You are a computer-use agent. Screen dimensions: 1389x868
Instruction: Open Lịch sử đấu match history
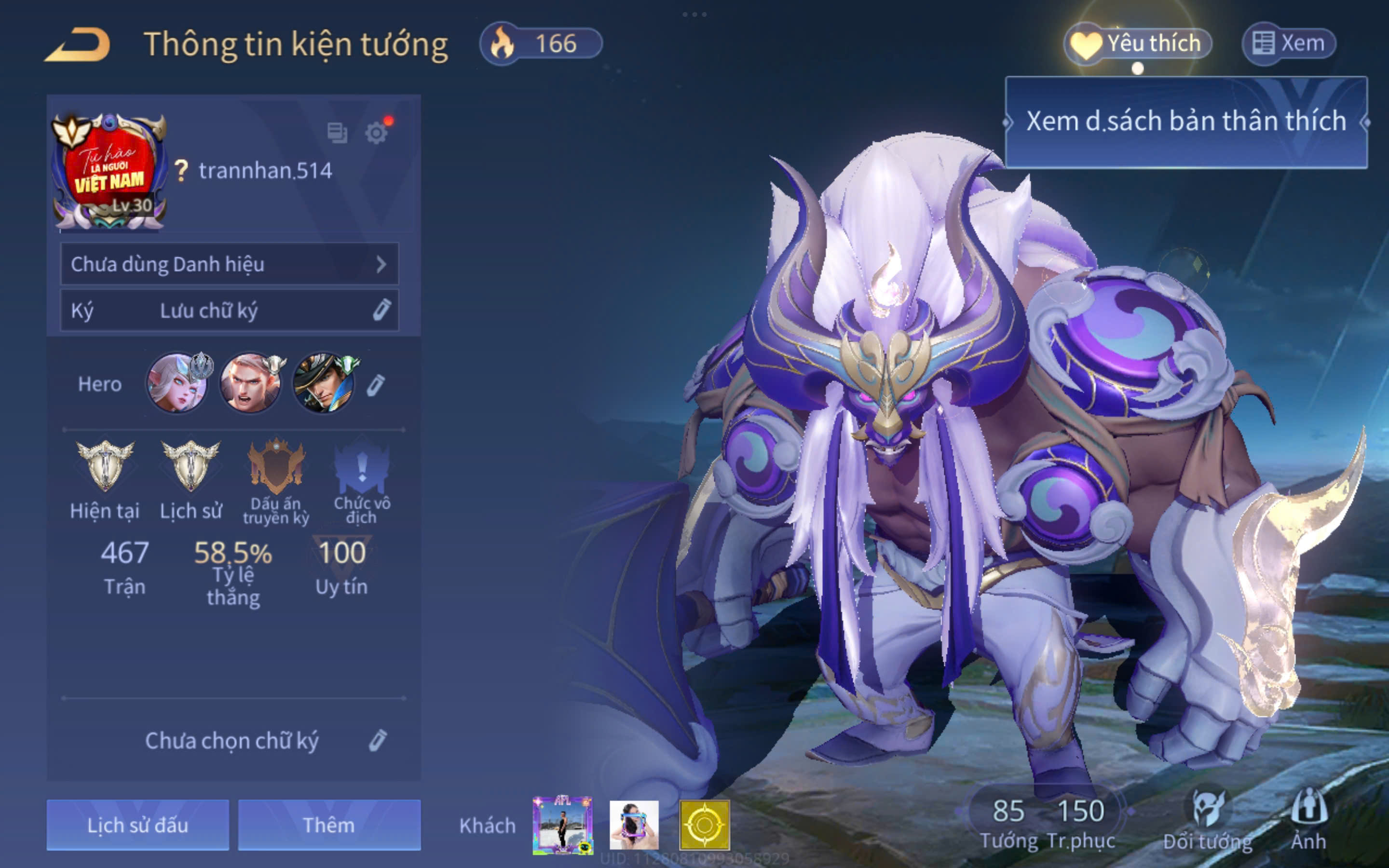pyautogui.click(x=138, y=825)
